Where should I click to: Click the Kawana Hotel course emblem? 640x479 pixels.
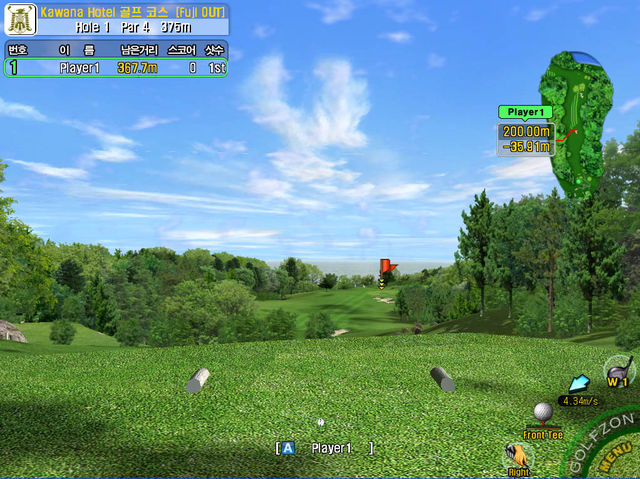[20, 19]
